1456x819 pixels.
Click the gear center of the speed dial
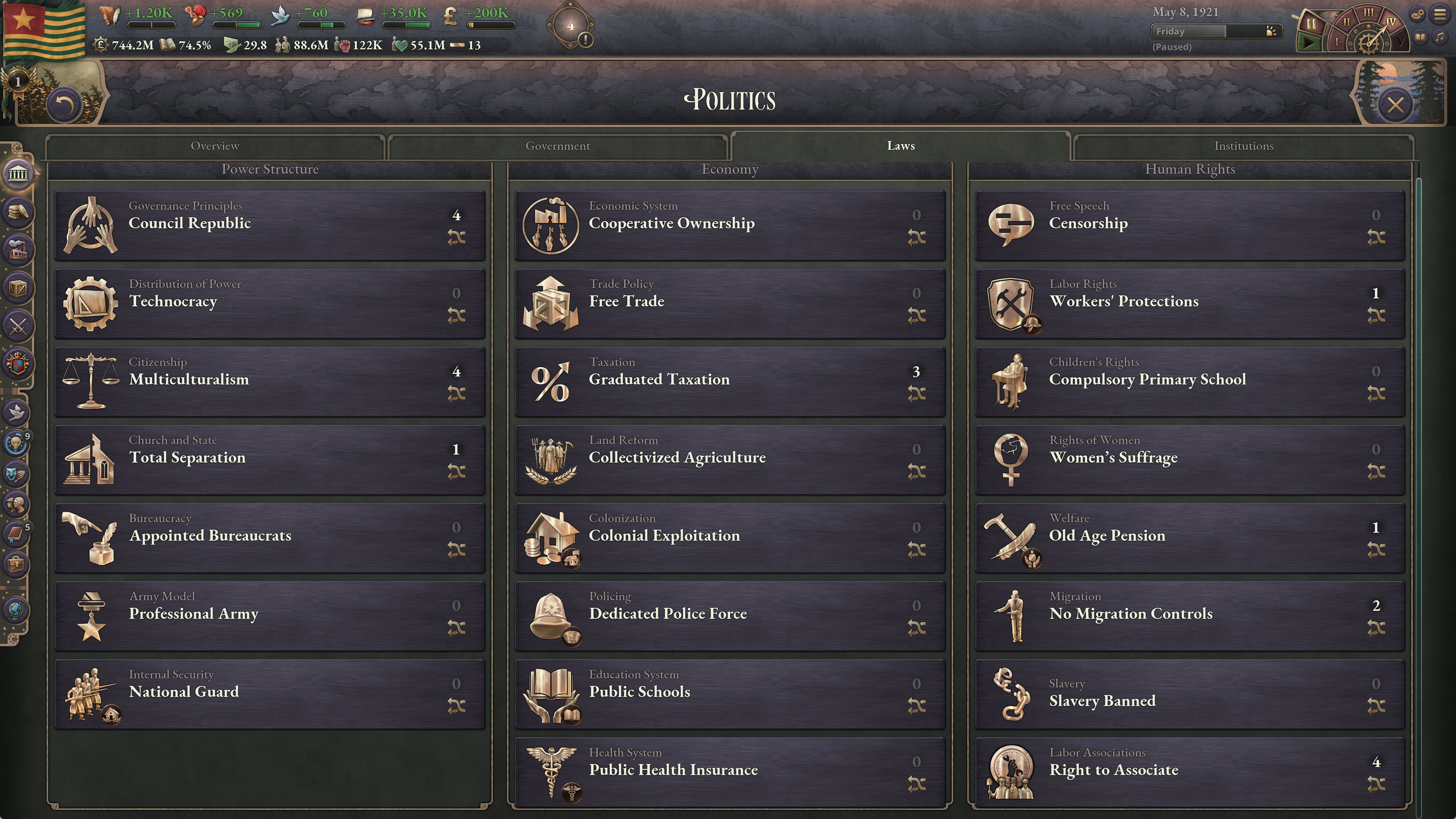click(1369, 43)
